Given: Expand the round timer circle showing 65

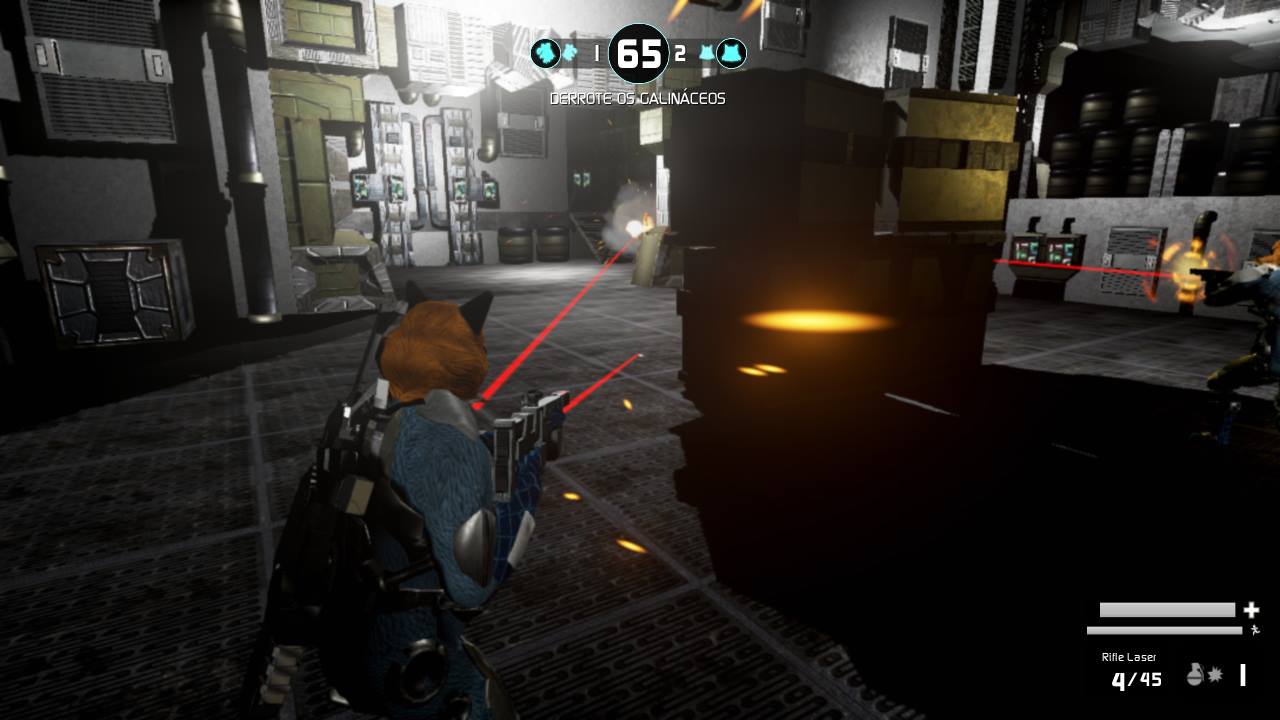Looking at the screenshot, I should [638, 54].
